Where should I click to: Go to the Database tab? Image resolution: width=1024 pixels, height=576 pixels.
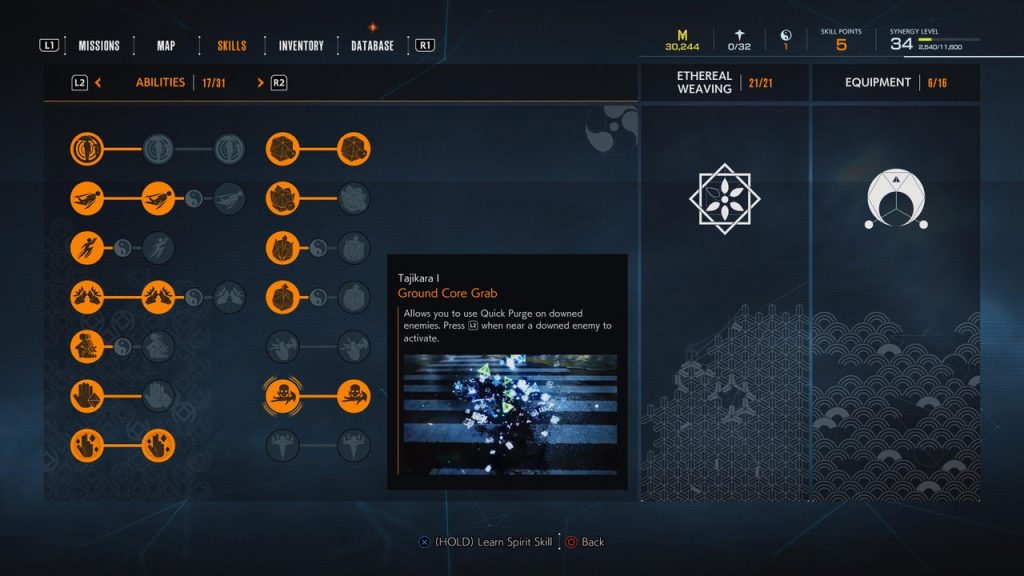coord(372,46)
